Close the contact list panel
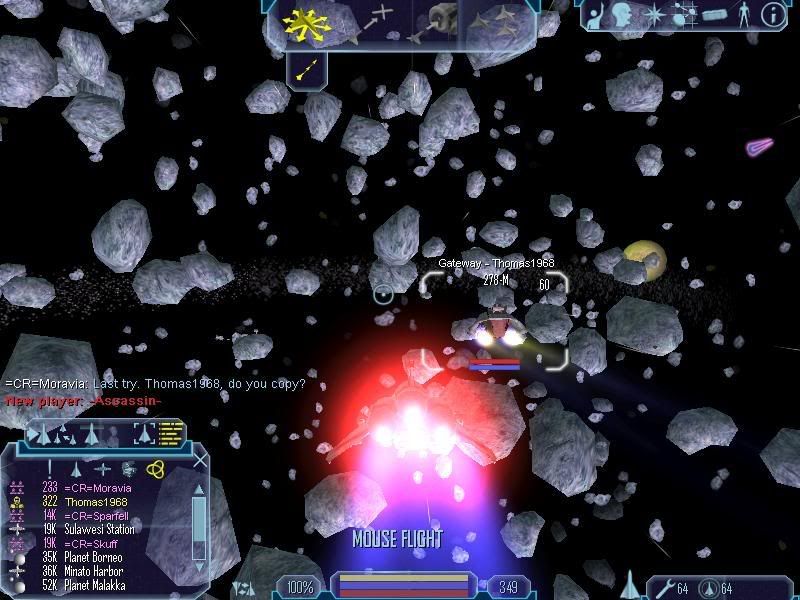The image size is (800, 600). [201, 461]
